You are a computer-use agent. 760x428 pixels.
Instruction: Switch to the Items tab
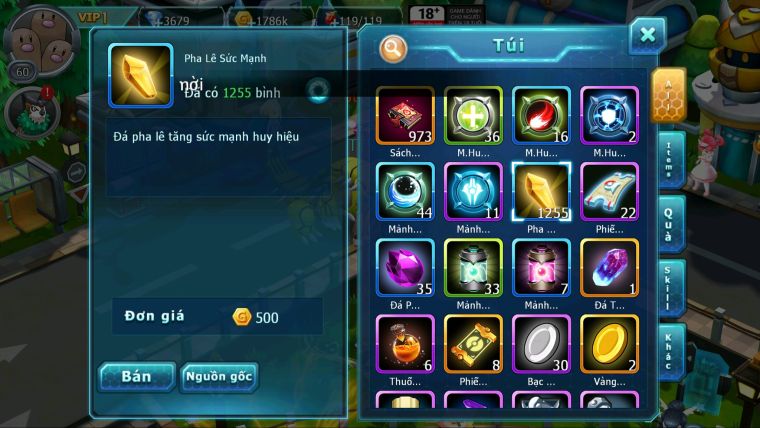click(669, 160)
